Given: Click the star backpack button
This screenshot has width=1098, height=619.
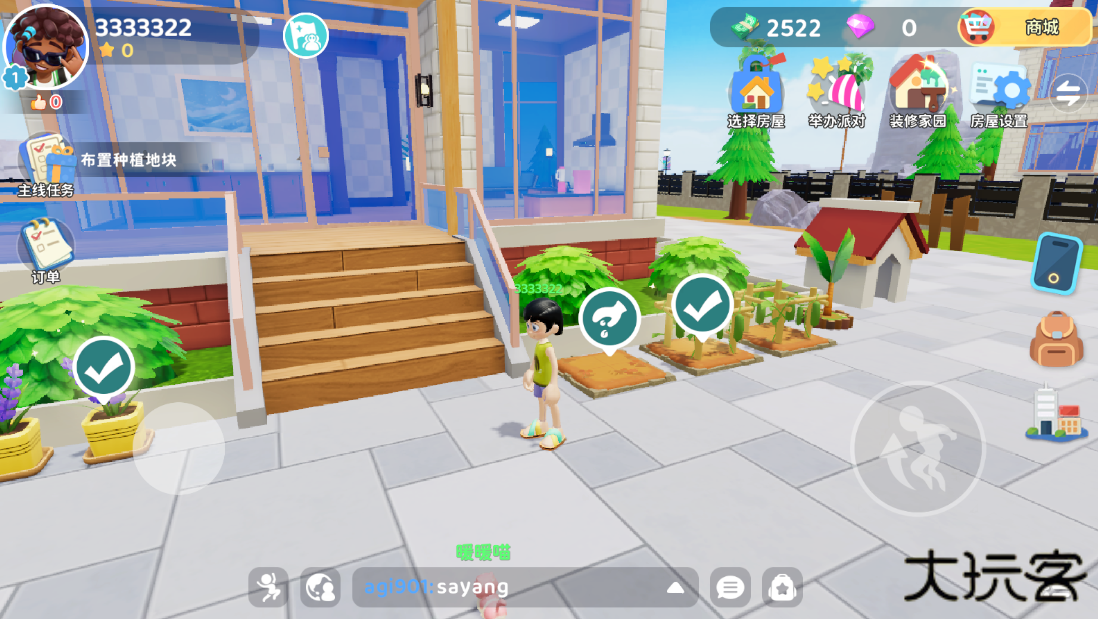Looking at the screenshot, I should 782,587.
